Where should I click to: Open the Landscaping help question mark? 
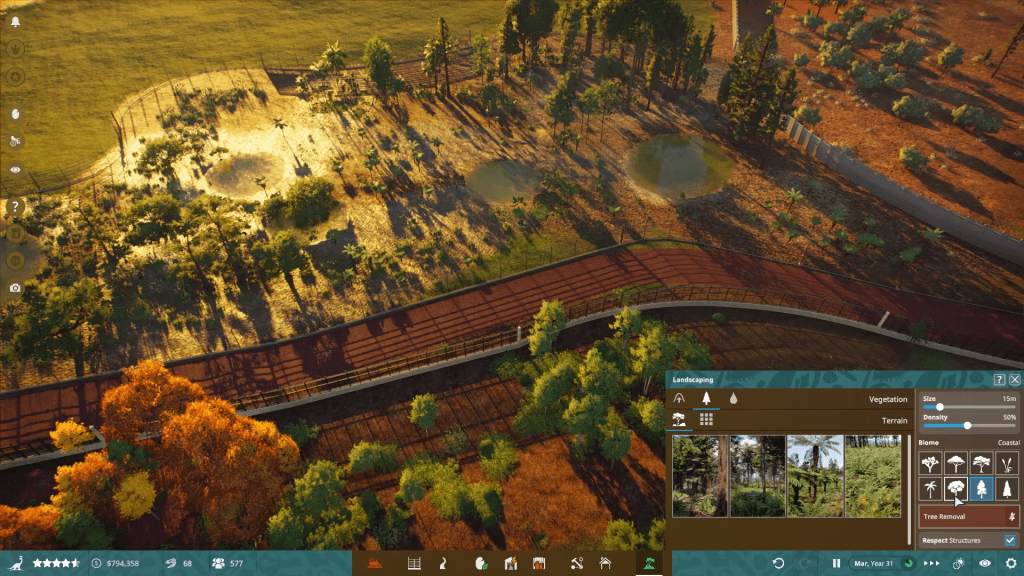999,380
